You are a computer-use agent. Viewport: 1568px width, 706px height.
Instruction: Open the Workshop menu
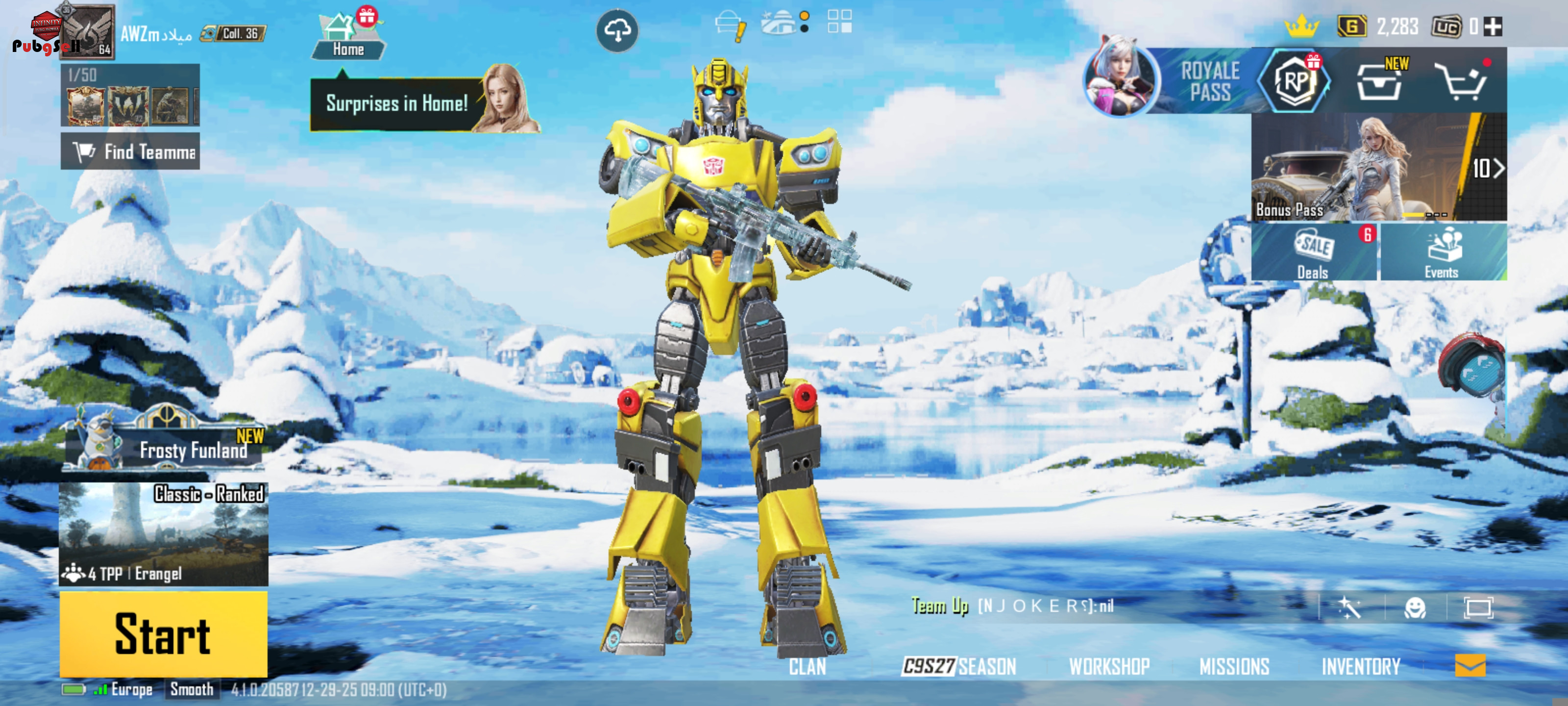(x=1109, y=666)
